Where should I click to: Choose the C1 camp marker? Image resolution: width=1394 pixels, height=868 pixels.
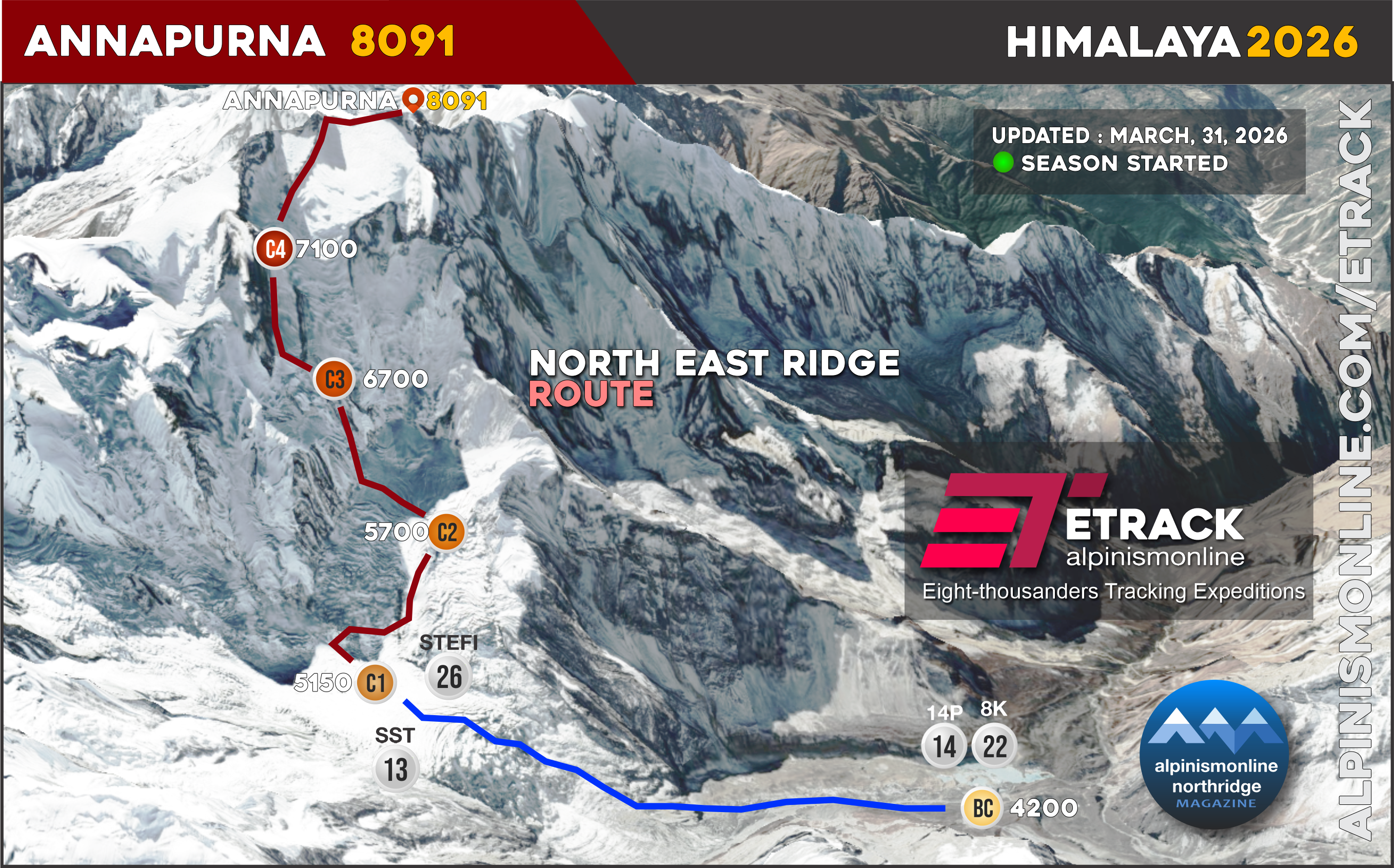pos(376,683)
